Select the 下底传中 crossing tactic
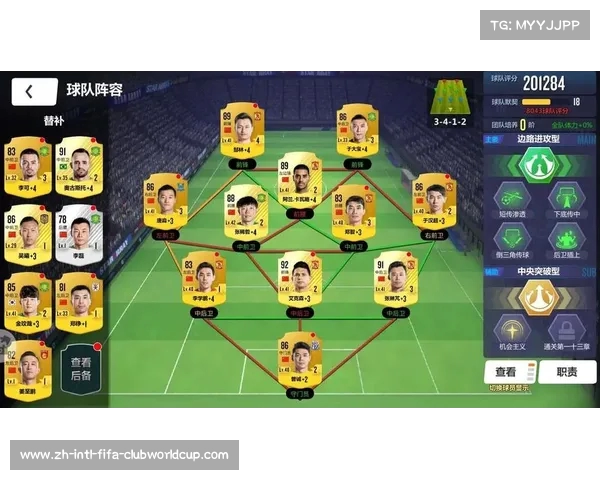The width and height of the screenshot is (600, 480). coord(566,204)
